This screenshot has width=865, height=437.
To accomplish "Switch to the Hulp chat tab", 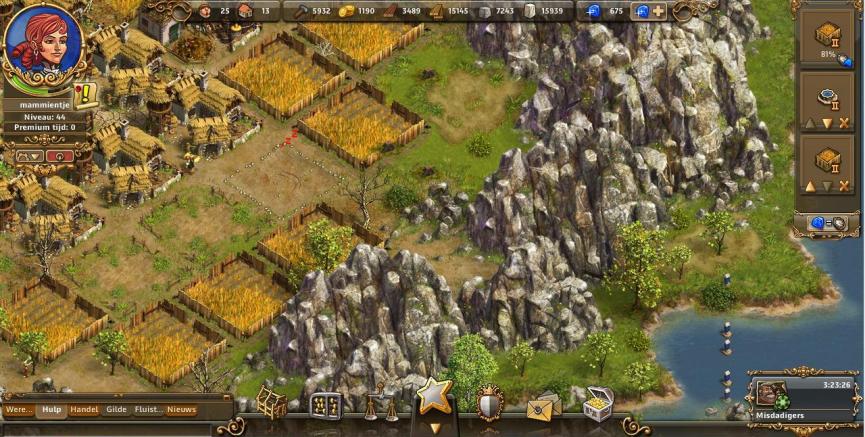I will click(51, 409).
